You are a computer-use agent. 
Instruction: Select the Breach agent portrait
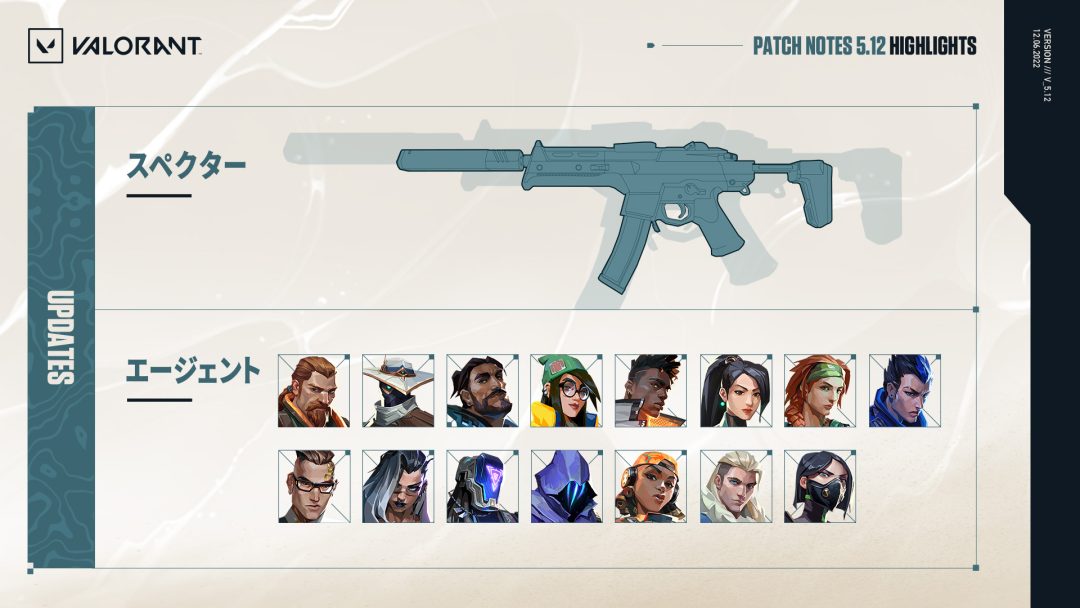(x=314, y=390)
